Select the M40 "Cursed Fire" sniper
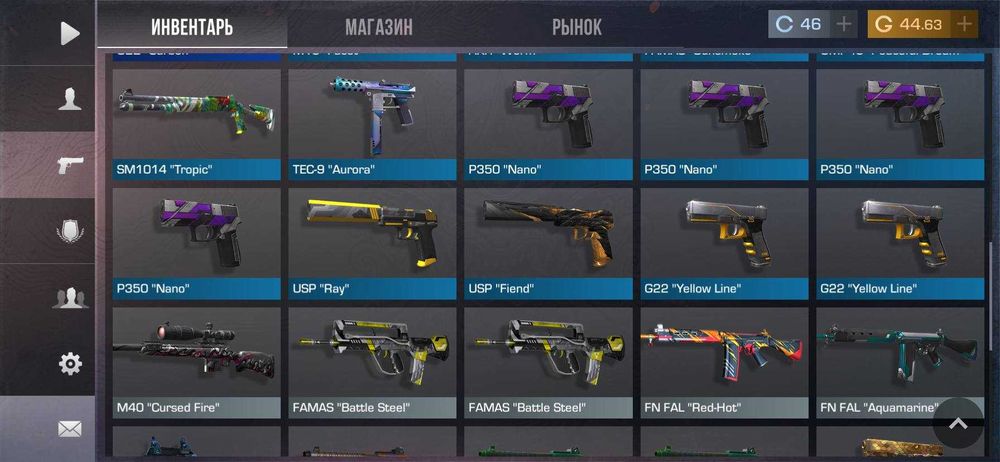1000x462 pixels. 196,361
